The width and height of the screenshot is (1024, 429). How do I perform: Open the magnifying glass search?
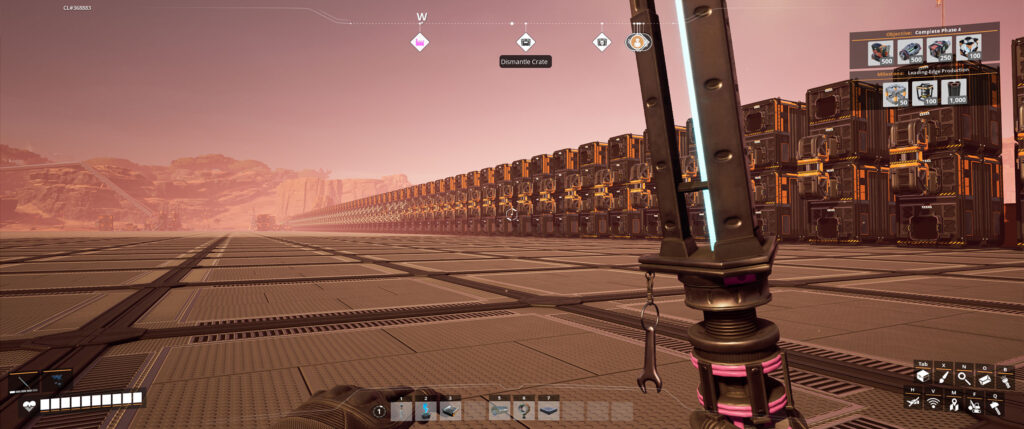[963, 376]
